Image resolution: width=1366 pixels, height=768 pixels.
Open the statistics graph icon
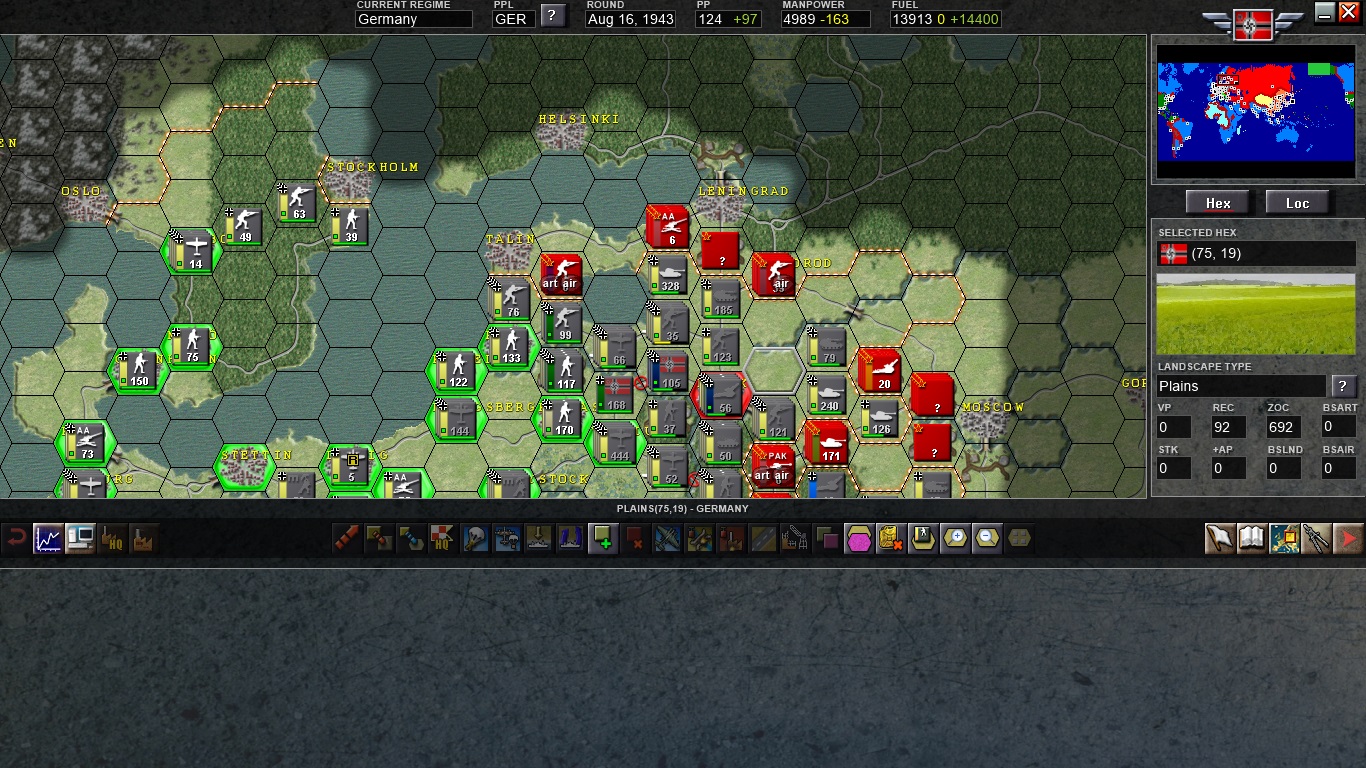[48, 538]
